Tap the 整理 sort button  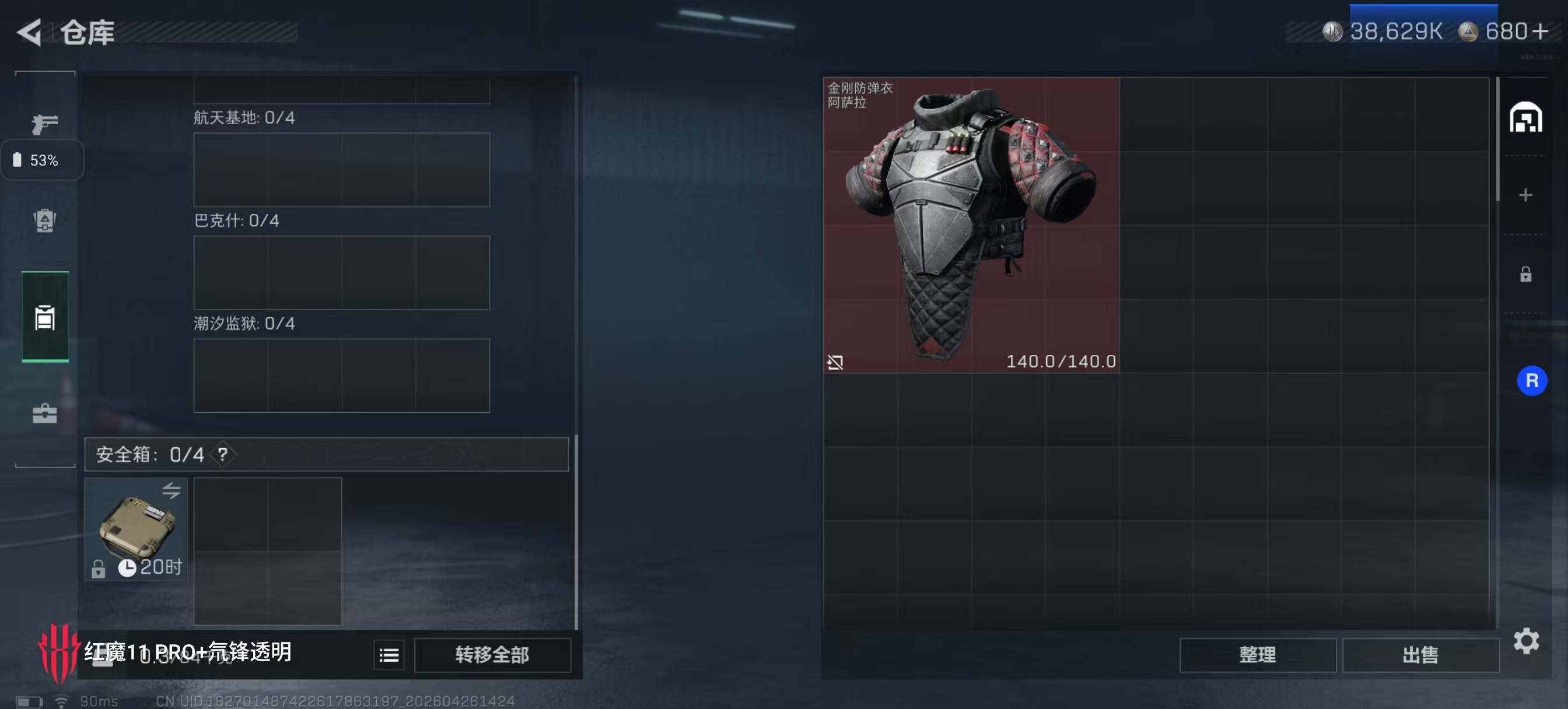(x=1257, y=655)
